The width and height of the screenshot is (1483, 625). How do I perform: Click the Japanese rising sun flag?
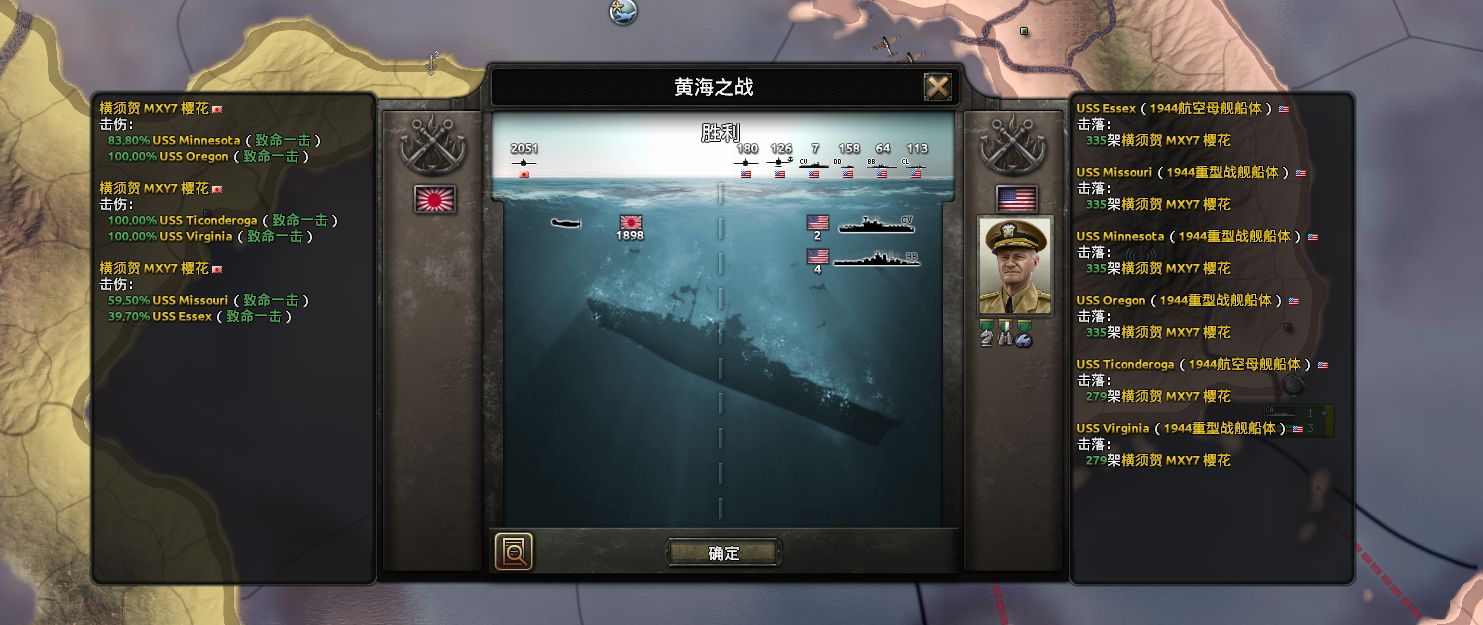(435, 199)
